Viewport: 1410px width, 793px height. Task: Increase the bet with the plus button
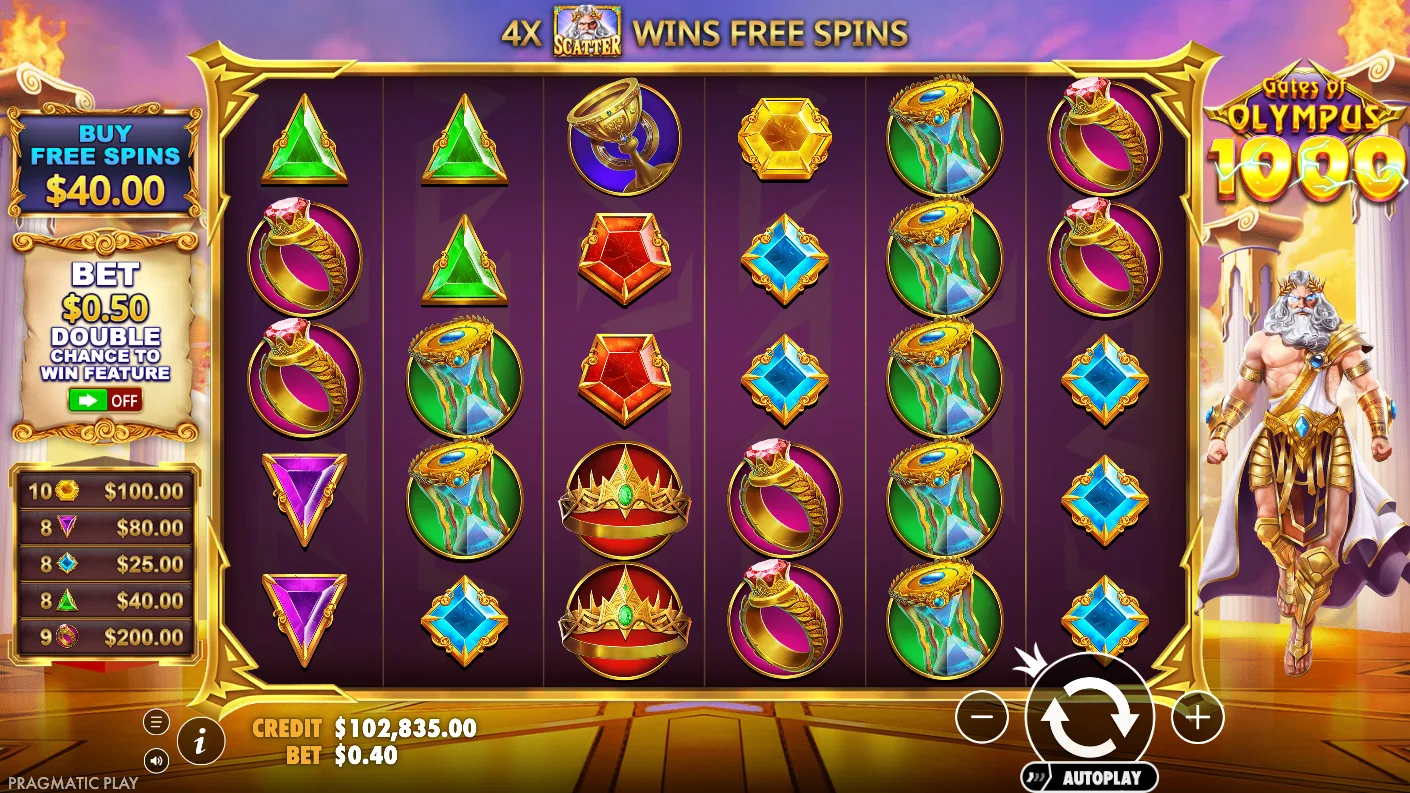[1197, 716]
